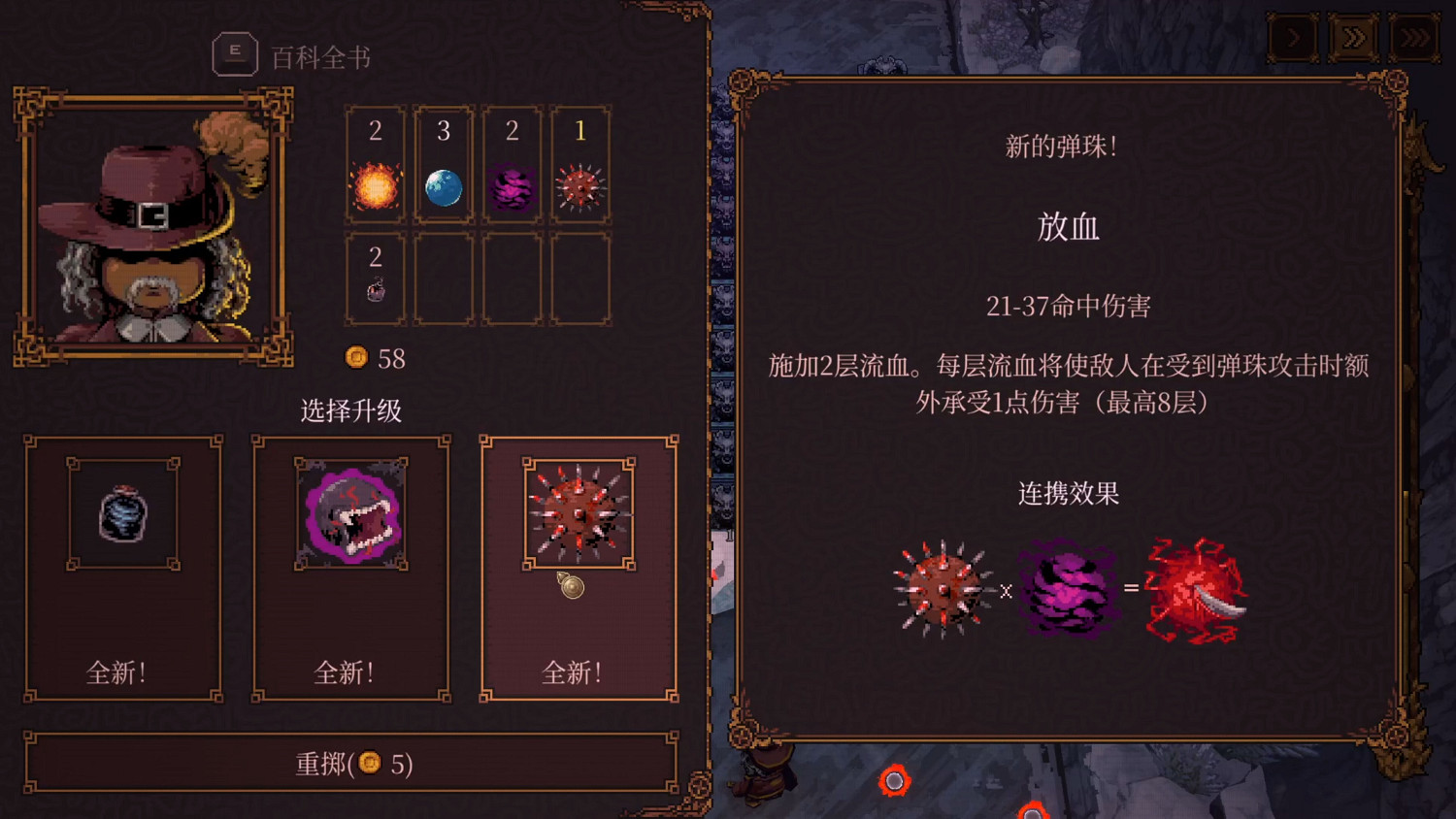Image resolution: width=1456 pixels, height=819 pixels.
Task: Open the 百科全书 encyclopedia
Action: (x=234, y=53)
